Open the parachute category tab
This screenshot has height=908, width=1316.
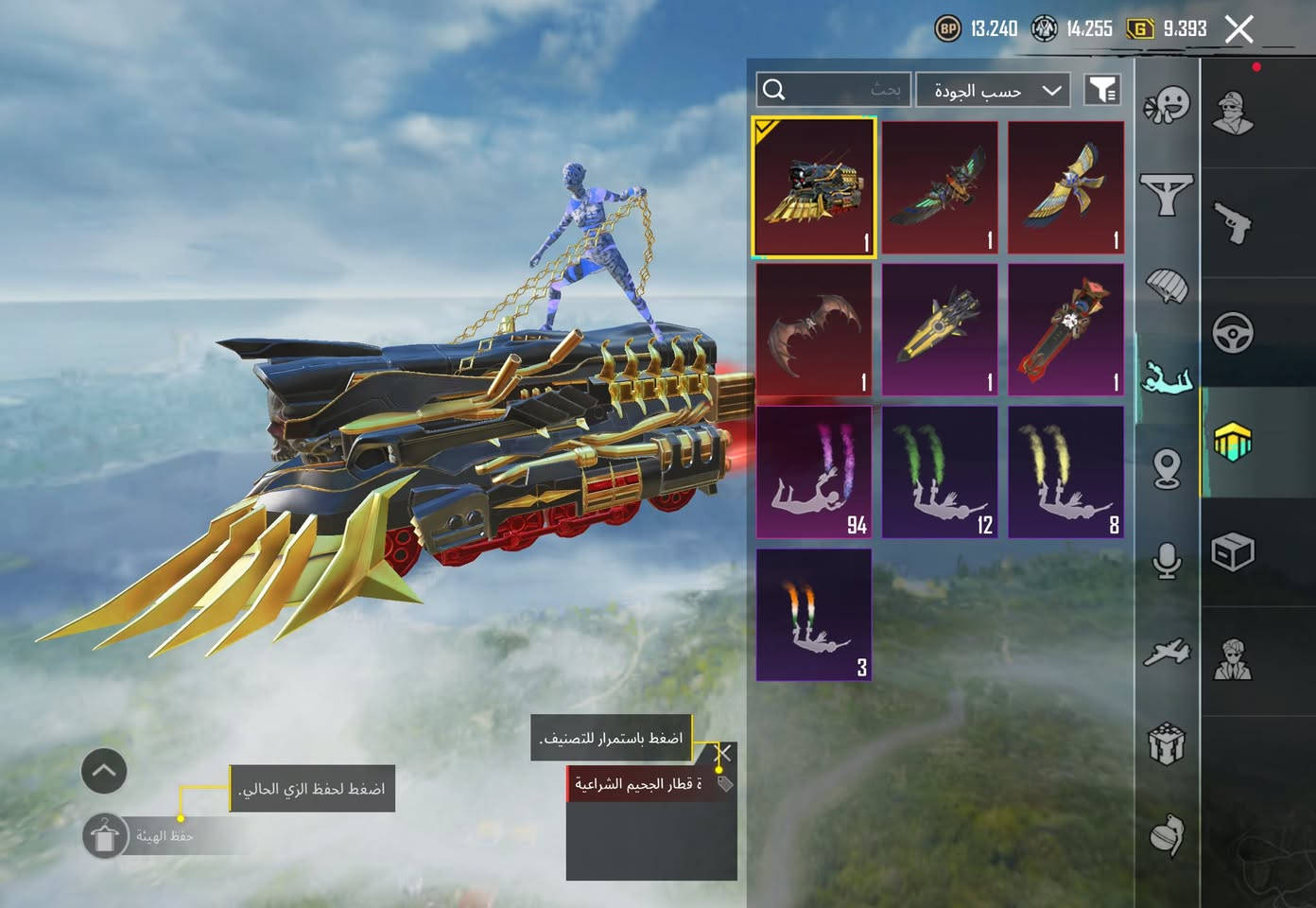pyautogui.click(x=1167, y=285)
